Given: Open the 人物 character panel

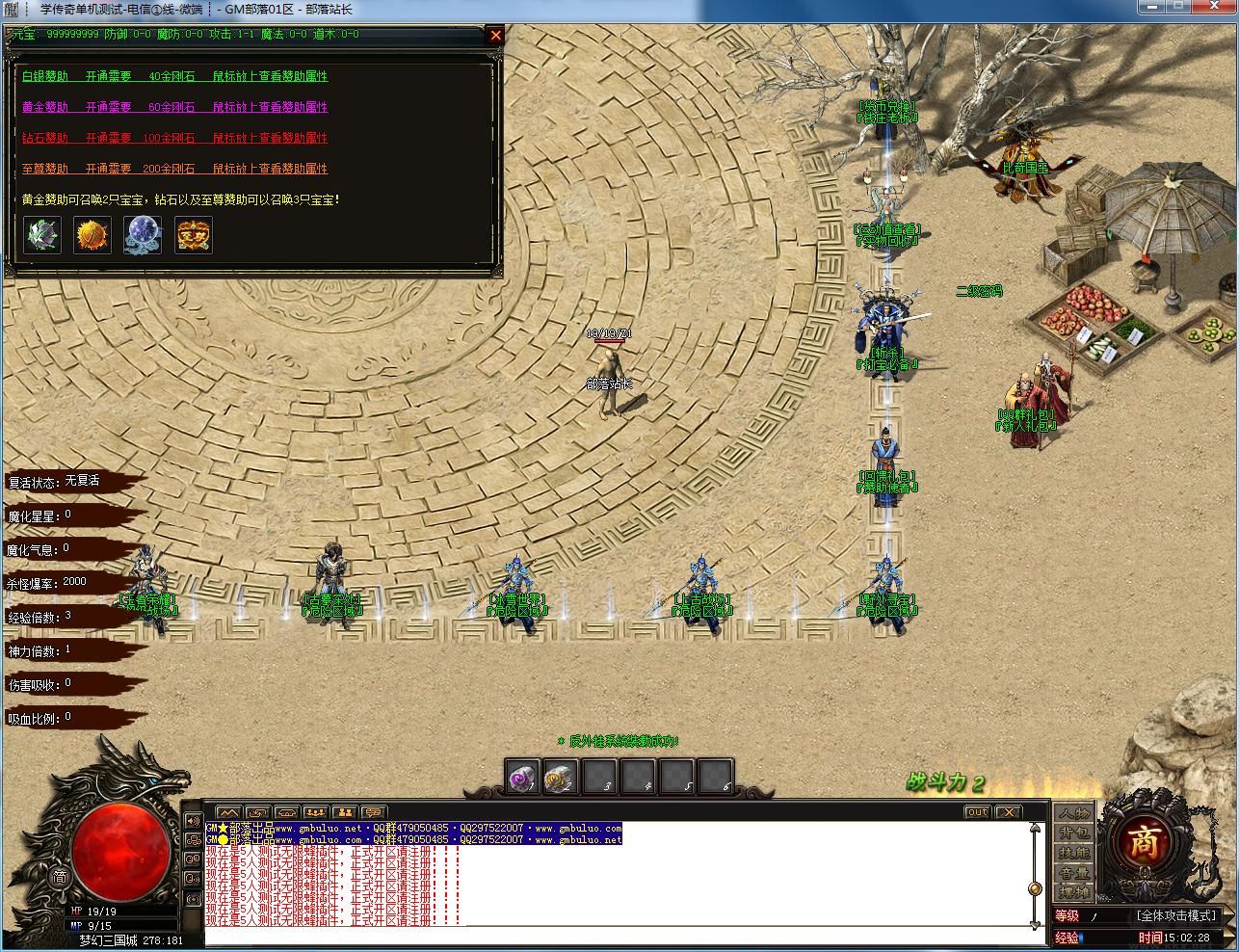Looking at the screenshot, I should 1074,813.
